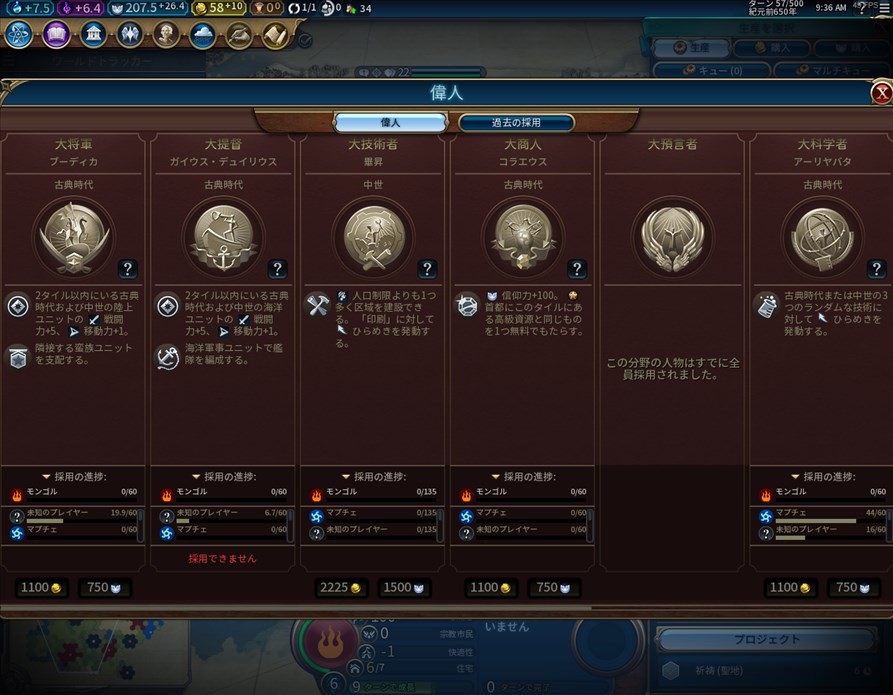This screenshot has height=695, width=893.
Task: Purchase the Great Merchant for 1100 gold
Action: coord(491,587)
